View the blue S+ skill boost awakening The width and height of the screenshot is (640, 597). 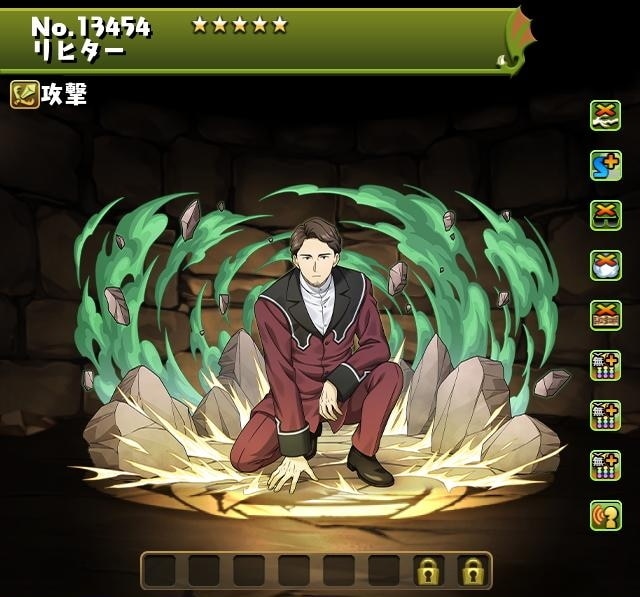[605, 166]
